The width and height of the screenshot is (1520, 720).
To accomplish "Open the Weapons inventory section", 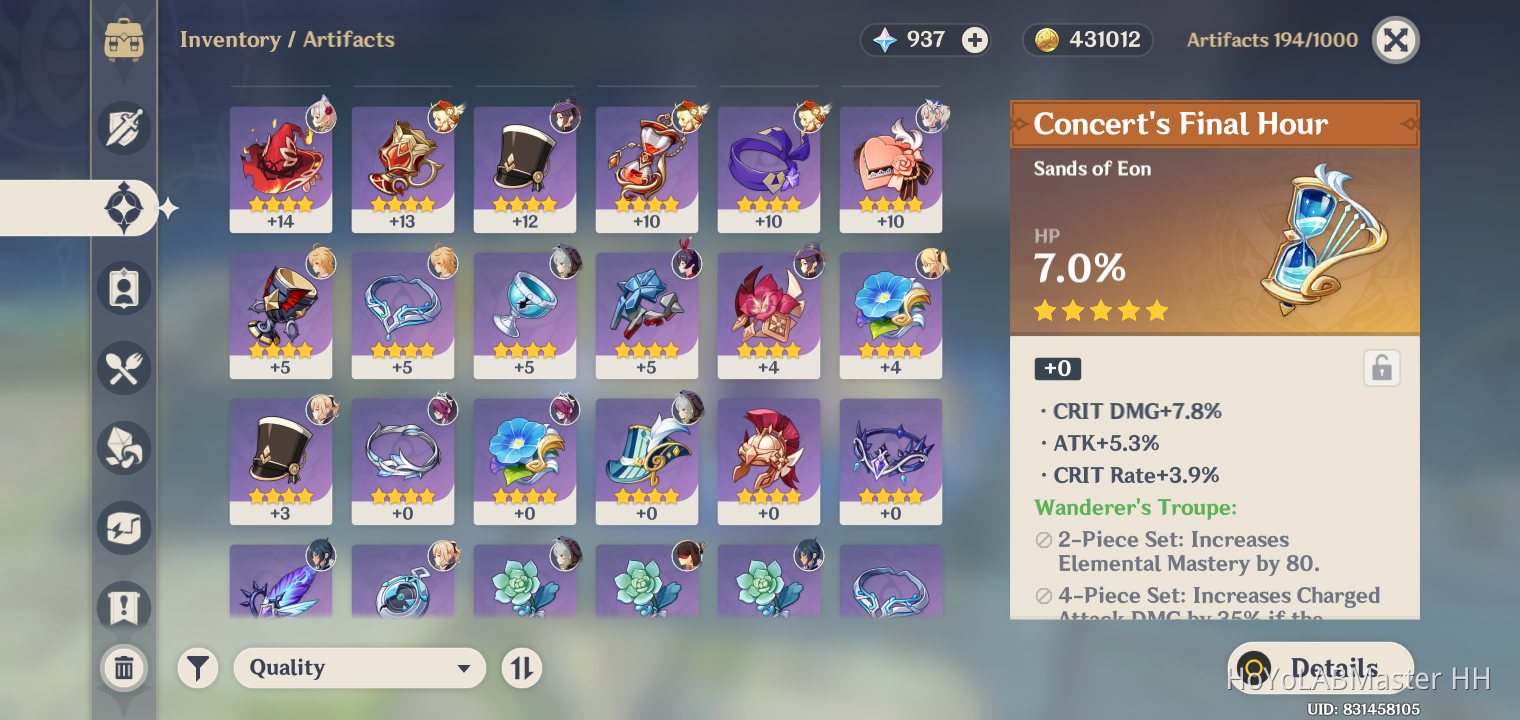I will tap(124, 128).
